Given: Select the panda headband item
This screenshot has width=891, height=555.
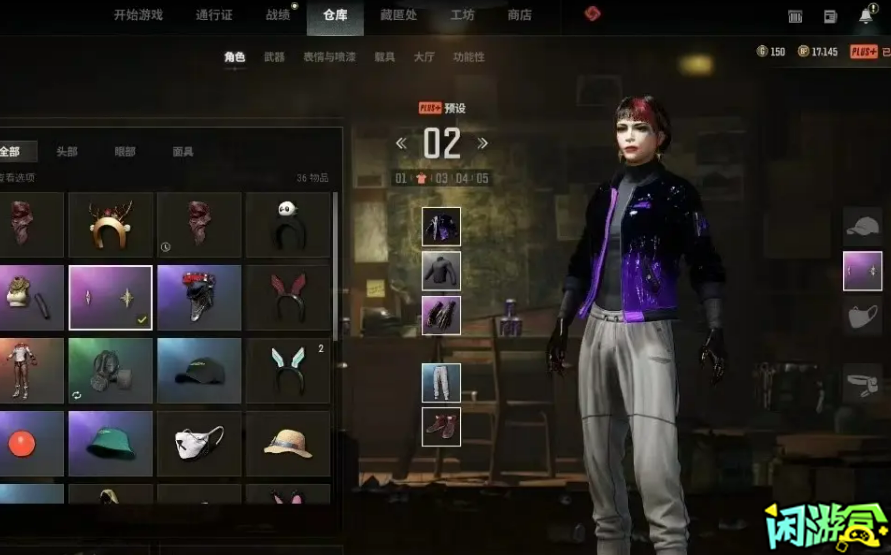Looking at the screenshot, I should tap(287, 225).
